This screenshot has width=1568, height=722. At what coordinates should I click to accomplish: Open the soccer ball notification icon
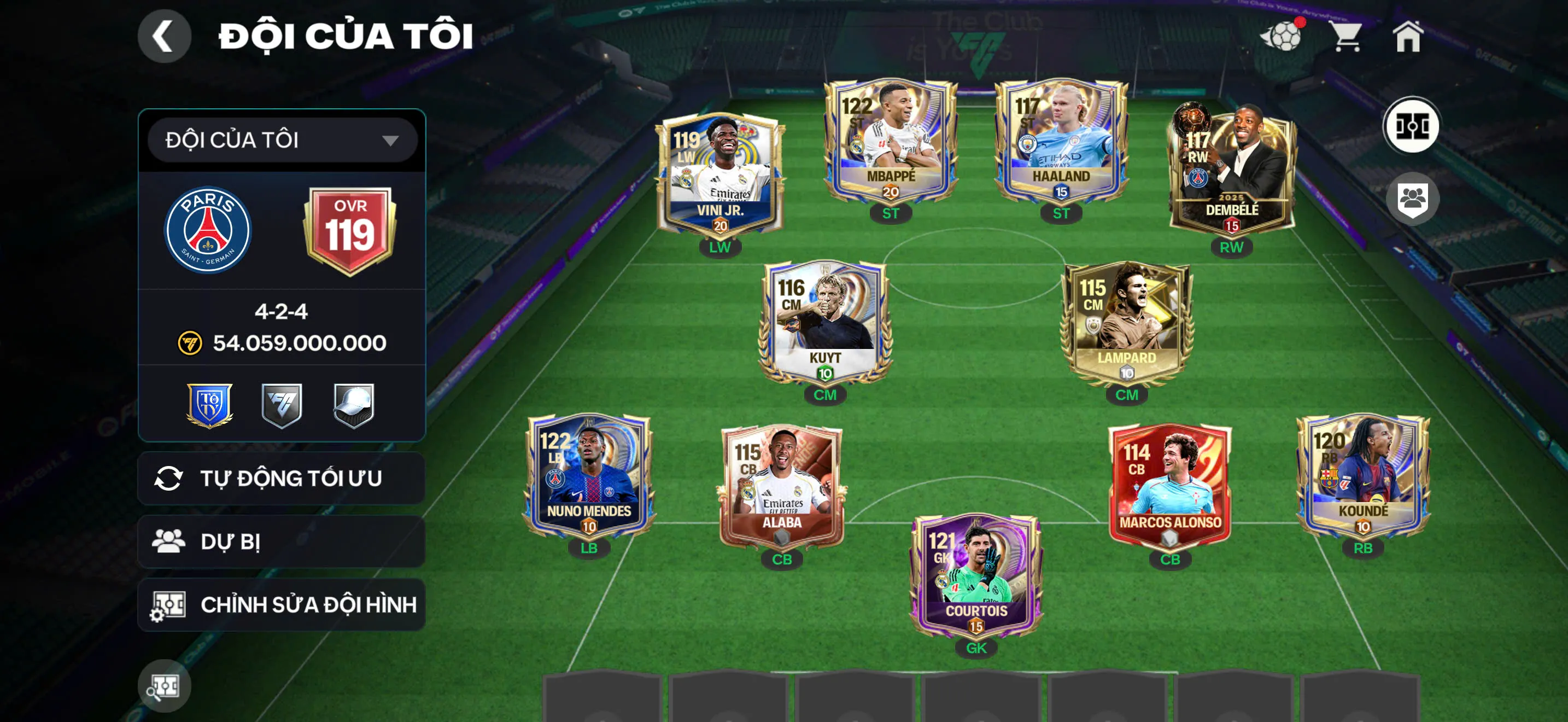[1282, 37]
